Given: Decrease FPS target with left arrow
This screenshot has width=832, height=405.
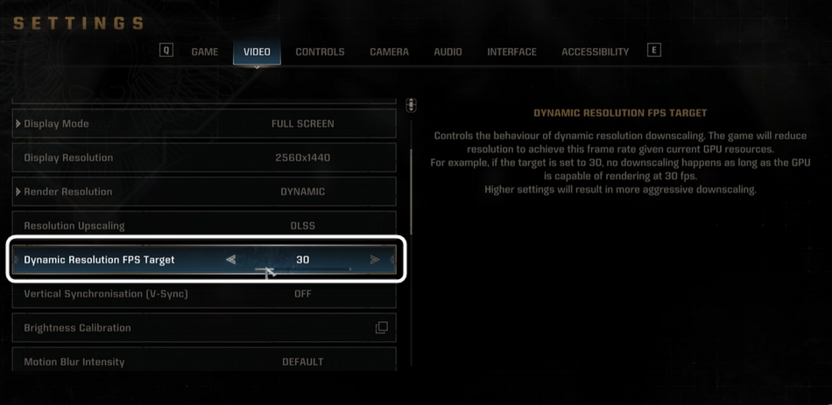Looking at the screenshot, I should (231, 260).
